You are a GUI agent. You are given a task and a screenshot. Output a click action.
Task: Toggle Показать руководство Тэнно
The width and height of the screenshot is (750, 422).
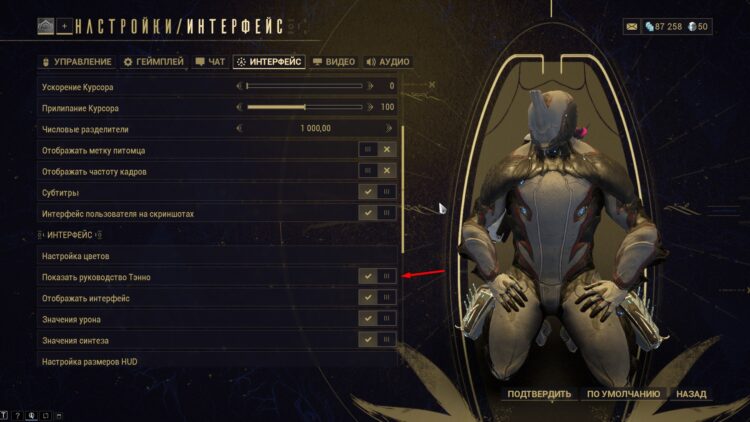(378, 276)
